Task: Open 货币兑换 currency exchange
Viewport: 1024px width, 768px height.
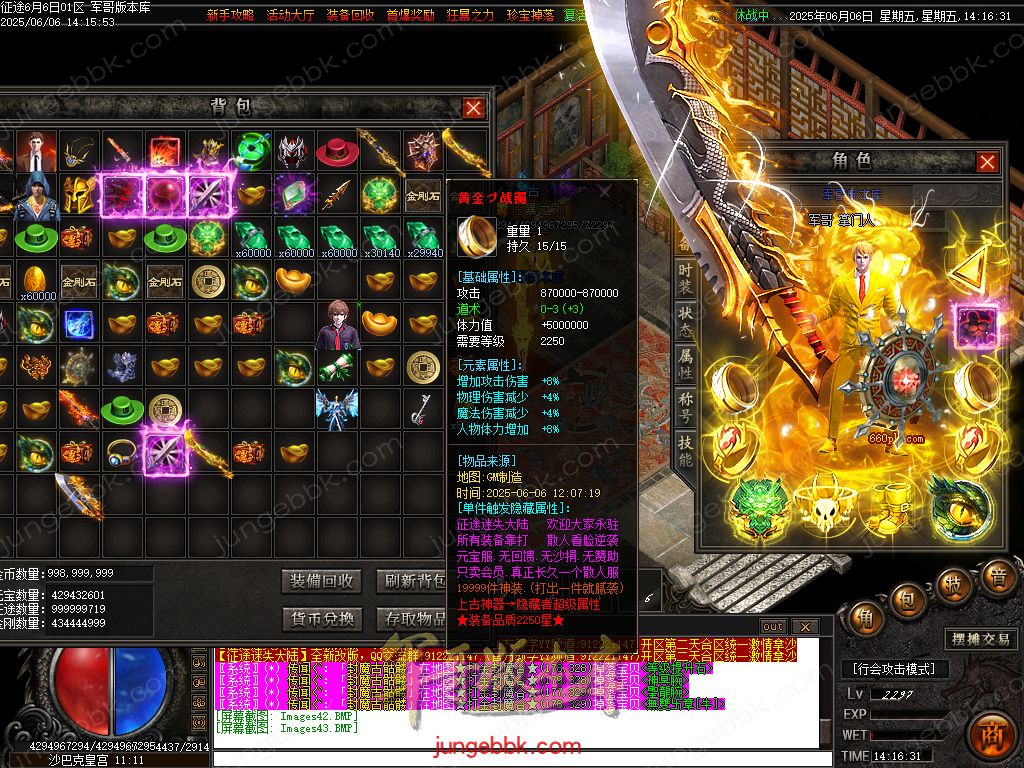Action: [x=322, y=619]
